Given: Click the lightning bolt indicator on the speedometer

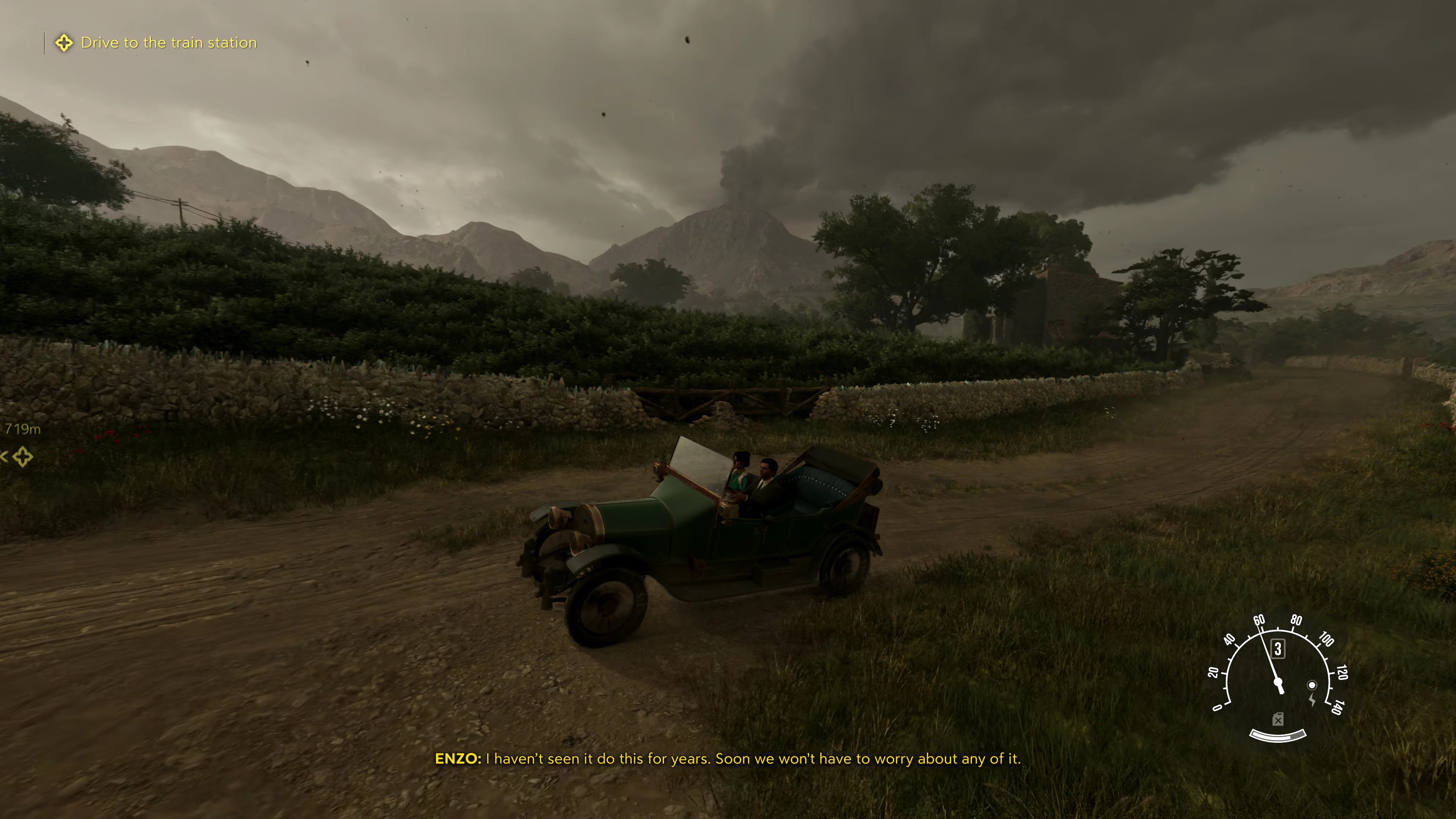Looking at the screenshot, I should click(x=1312, y=700).
